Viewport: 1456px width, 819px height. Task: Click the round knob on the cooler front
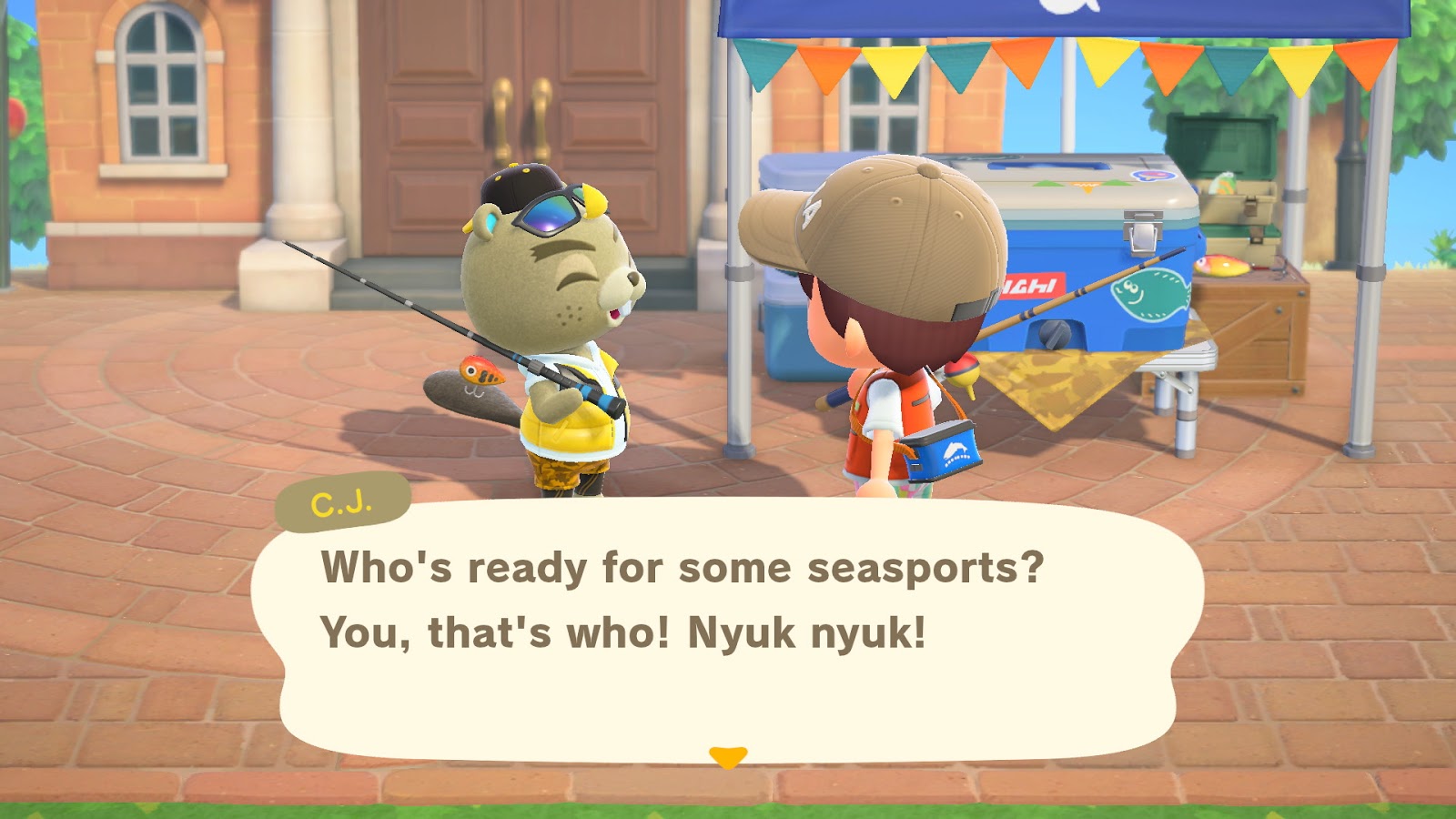pyautogui.click(x=1056, y=334)
